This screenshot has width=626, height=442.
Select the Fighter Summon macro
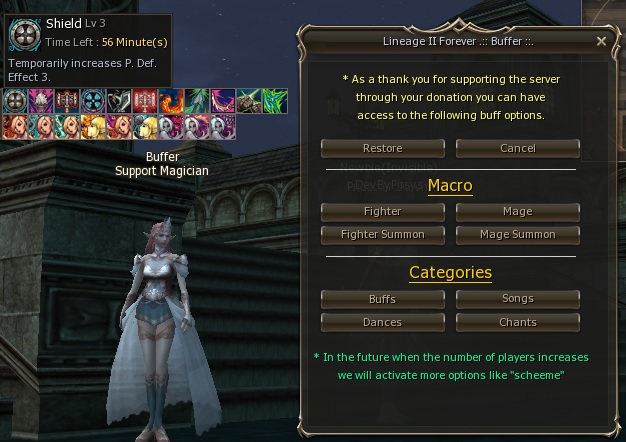pyautogui.click(x=383, y=234)
